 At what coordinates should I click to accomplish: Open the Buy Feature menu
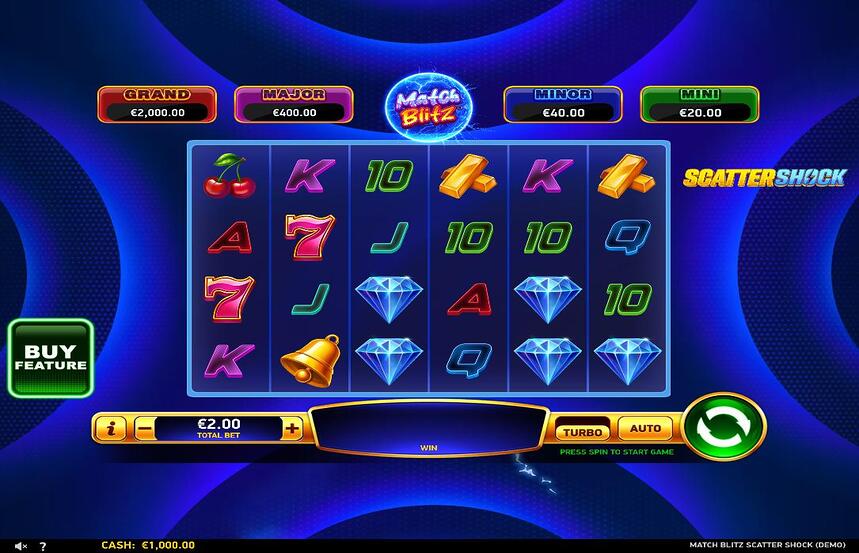point(50,358)
